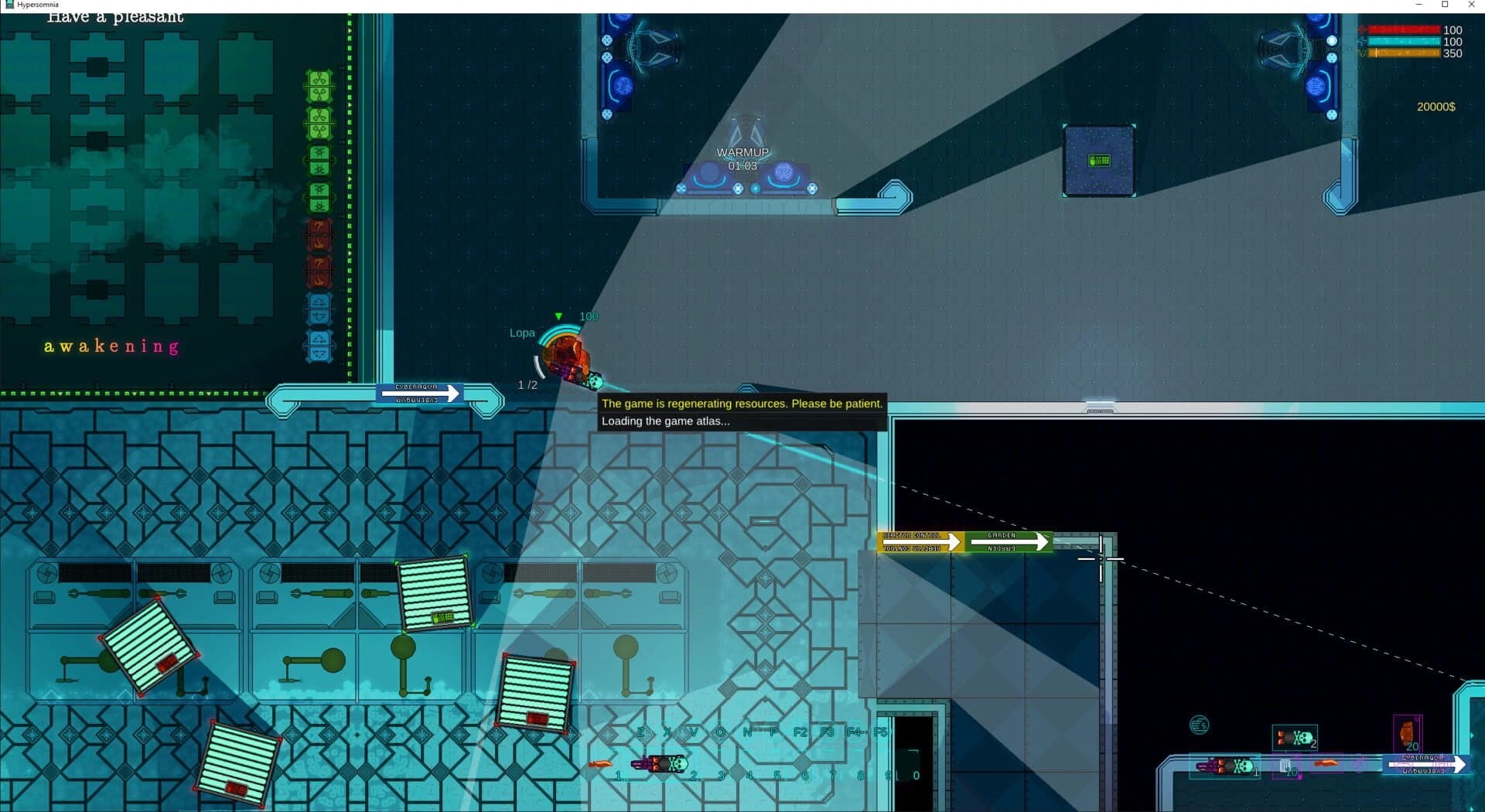Click the speed boost emblem near the inventory
This screenshot has height=812, width=1485.
(x=1200, y=725)
